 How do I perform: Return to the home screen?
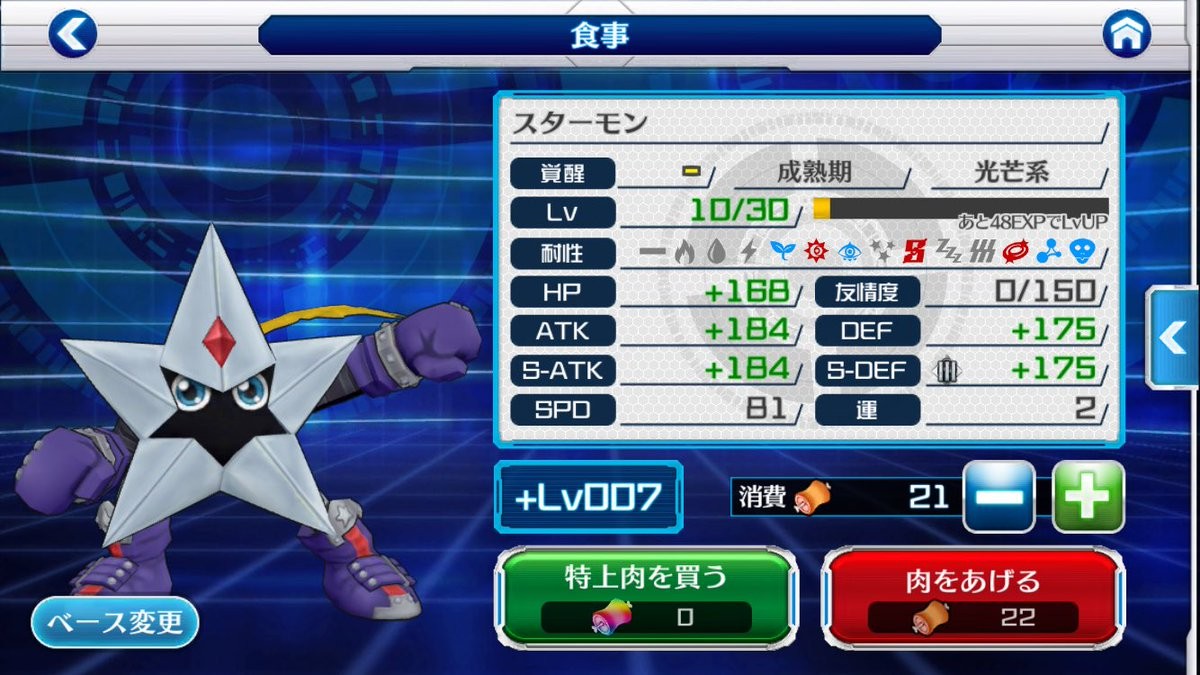[1126, 34]
